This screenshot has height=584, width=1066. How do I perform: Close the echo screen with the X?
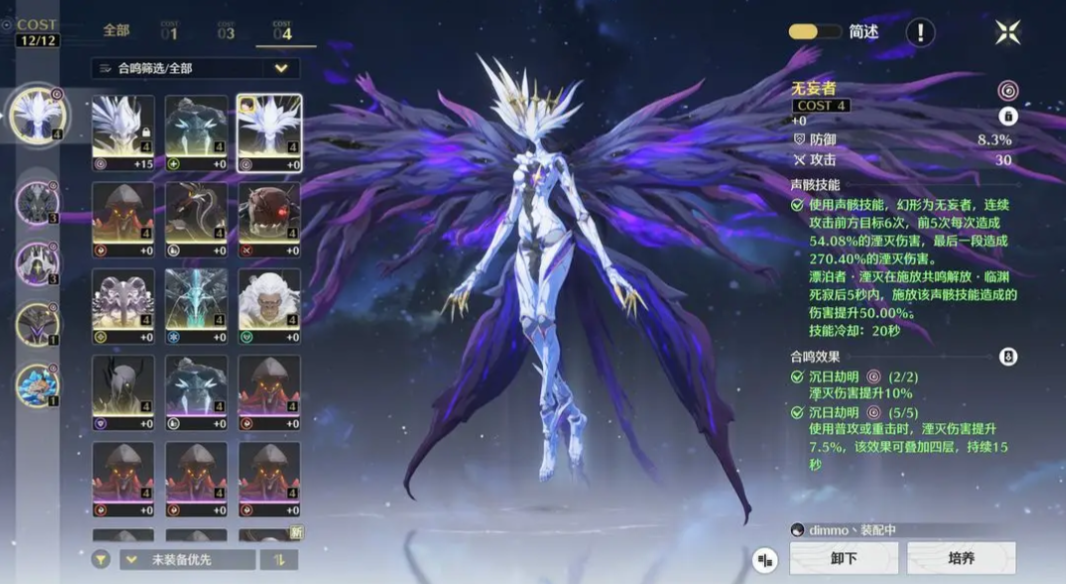point(1007,32)
